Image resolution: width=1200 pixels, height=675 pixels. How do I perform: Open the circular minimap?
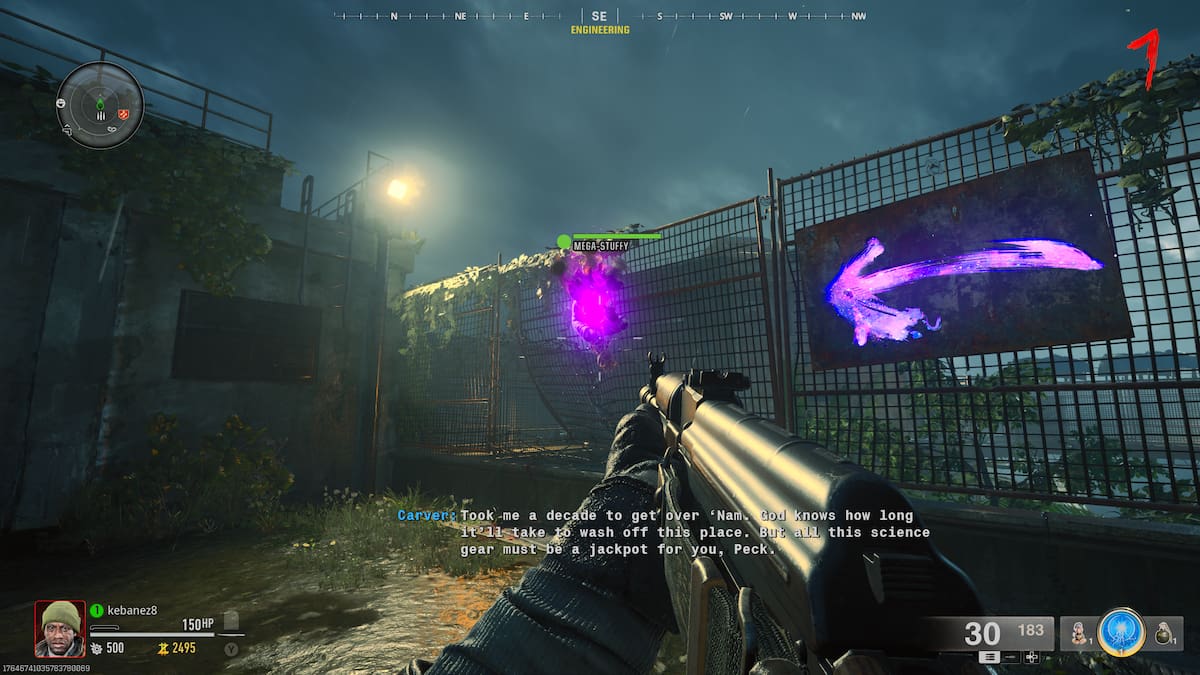100,105
